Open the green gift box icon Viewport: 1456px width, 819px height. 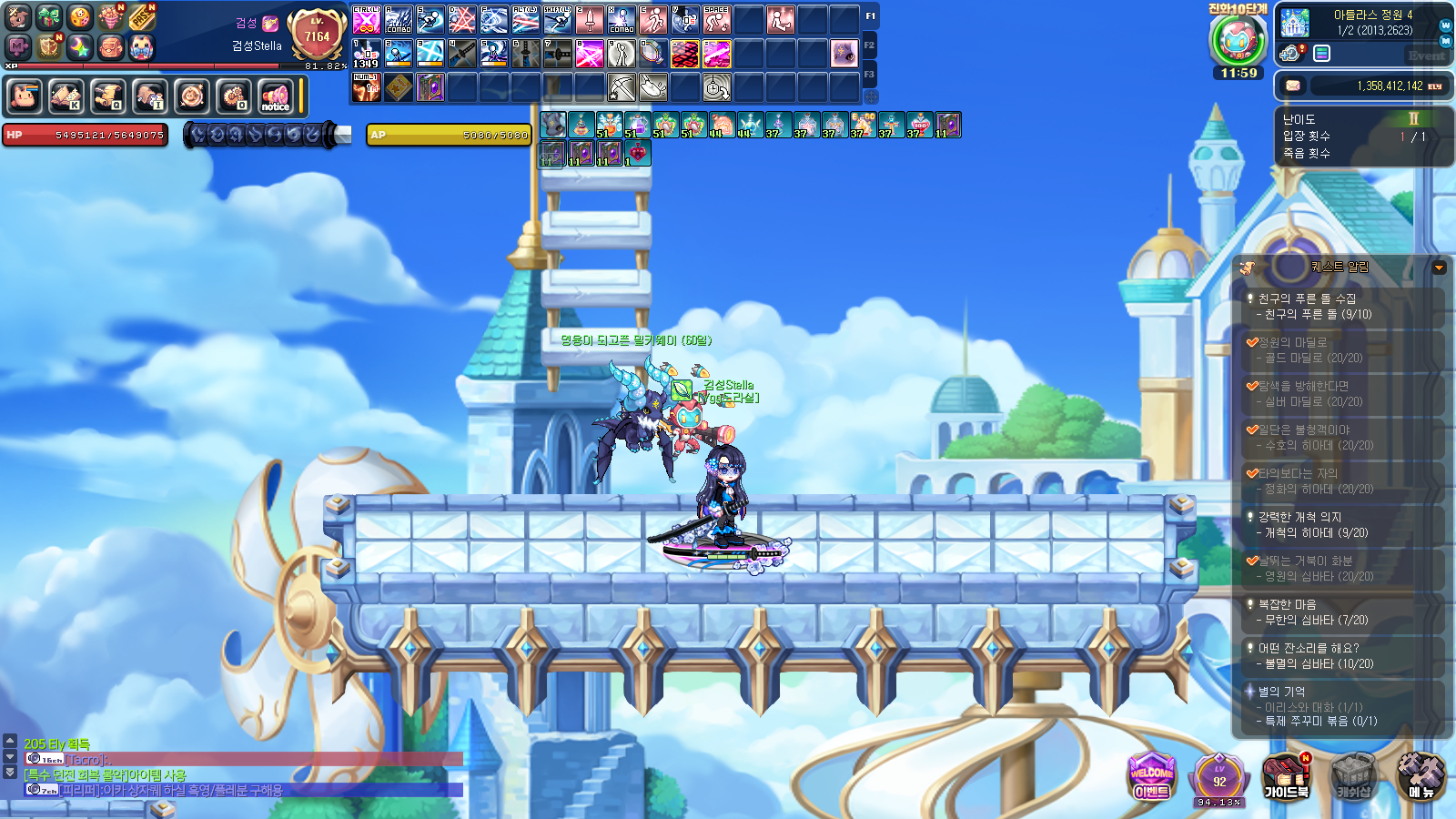(x=49, y=16)
